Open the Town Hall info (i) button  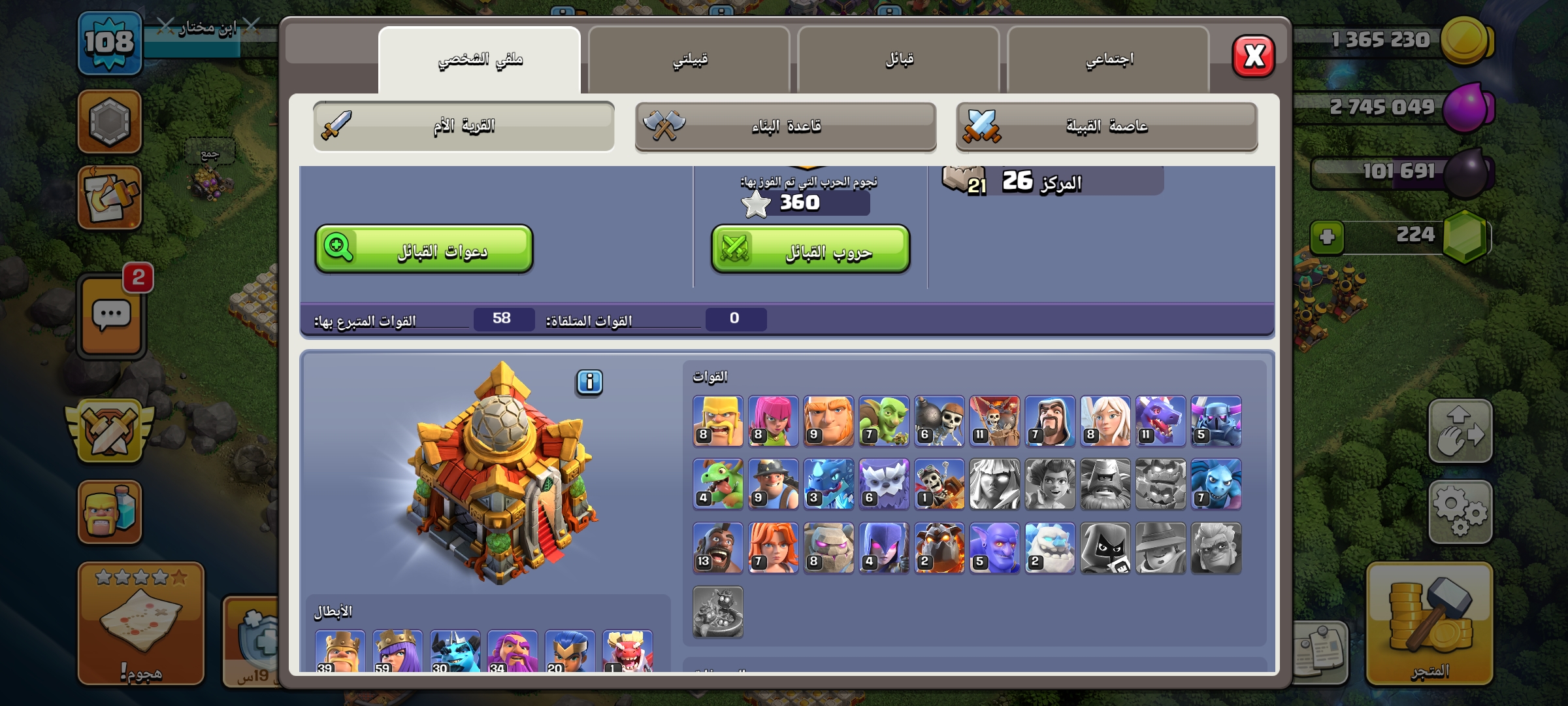[588, 384]
